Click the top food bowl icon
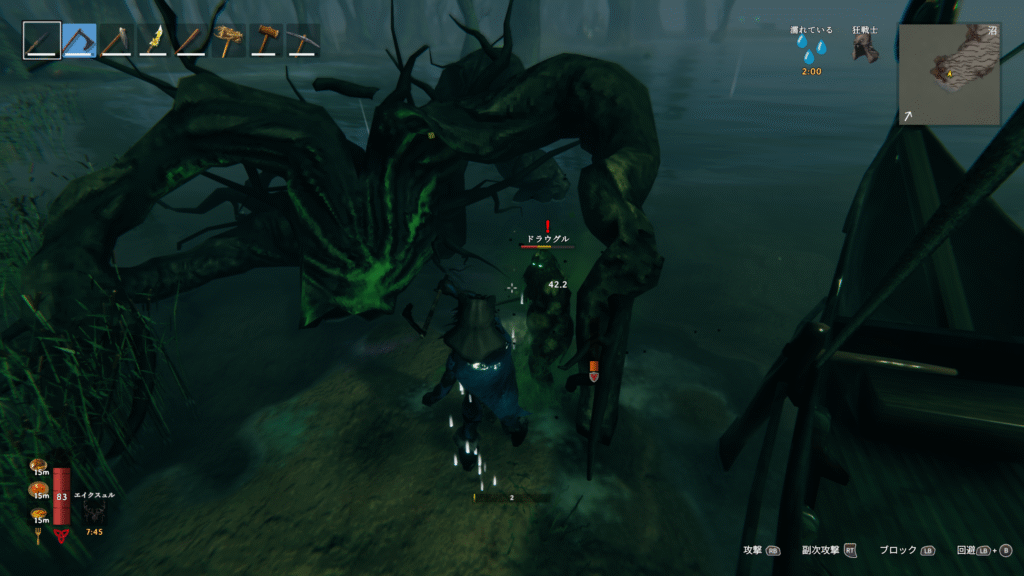 tap(39, 466)
